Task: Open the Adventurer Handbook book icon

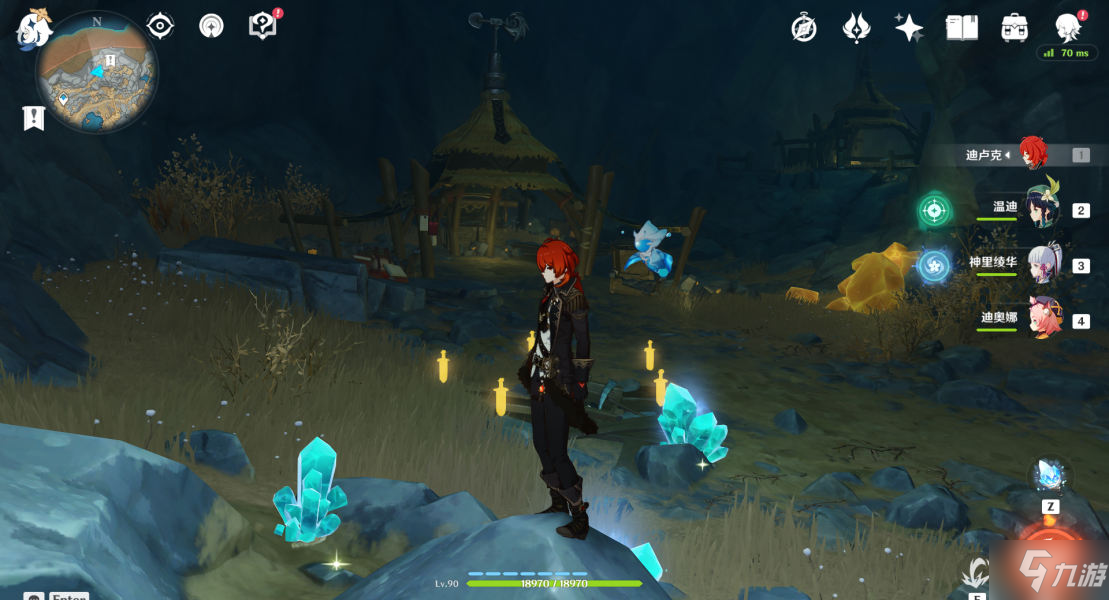Action: [x=962, y=28]
